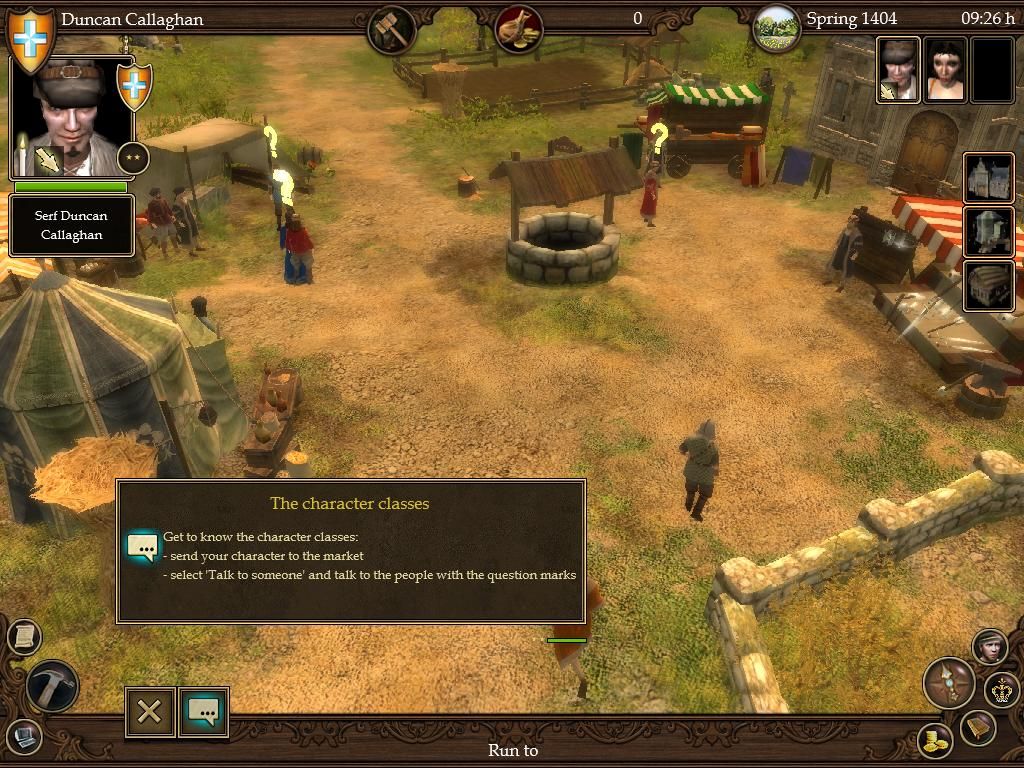Click the meat and coins icon in top bar

(518, 29)
